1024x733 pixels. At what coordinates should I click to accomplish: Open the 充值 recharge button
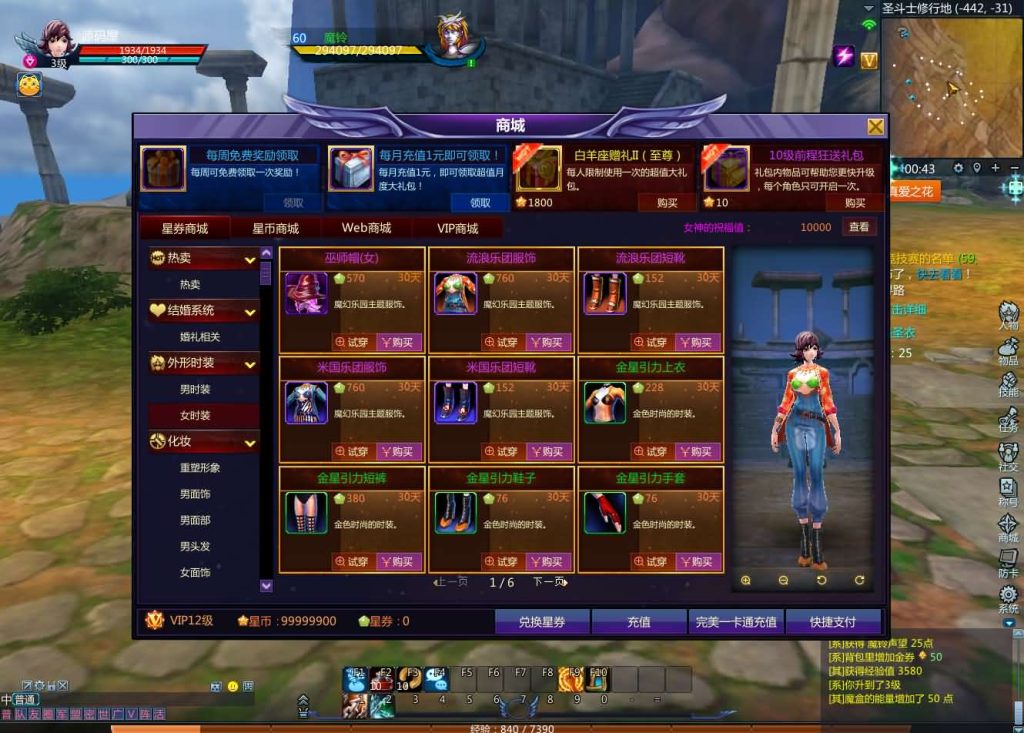click(638, 622)
